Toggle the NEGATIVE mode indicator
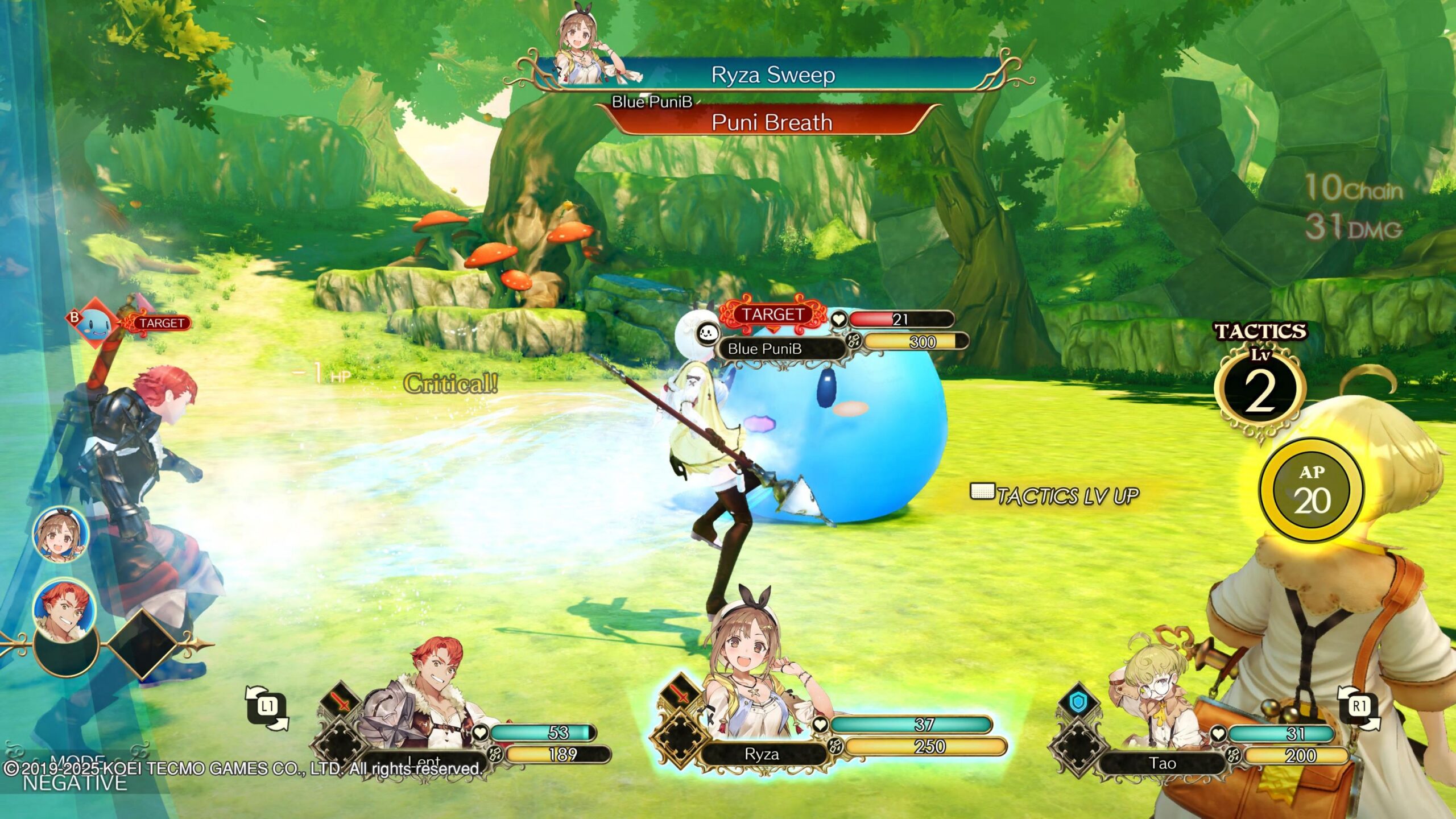Viewport: 1456px width, 819px height. (74, 783)
